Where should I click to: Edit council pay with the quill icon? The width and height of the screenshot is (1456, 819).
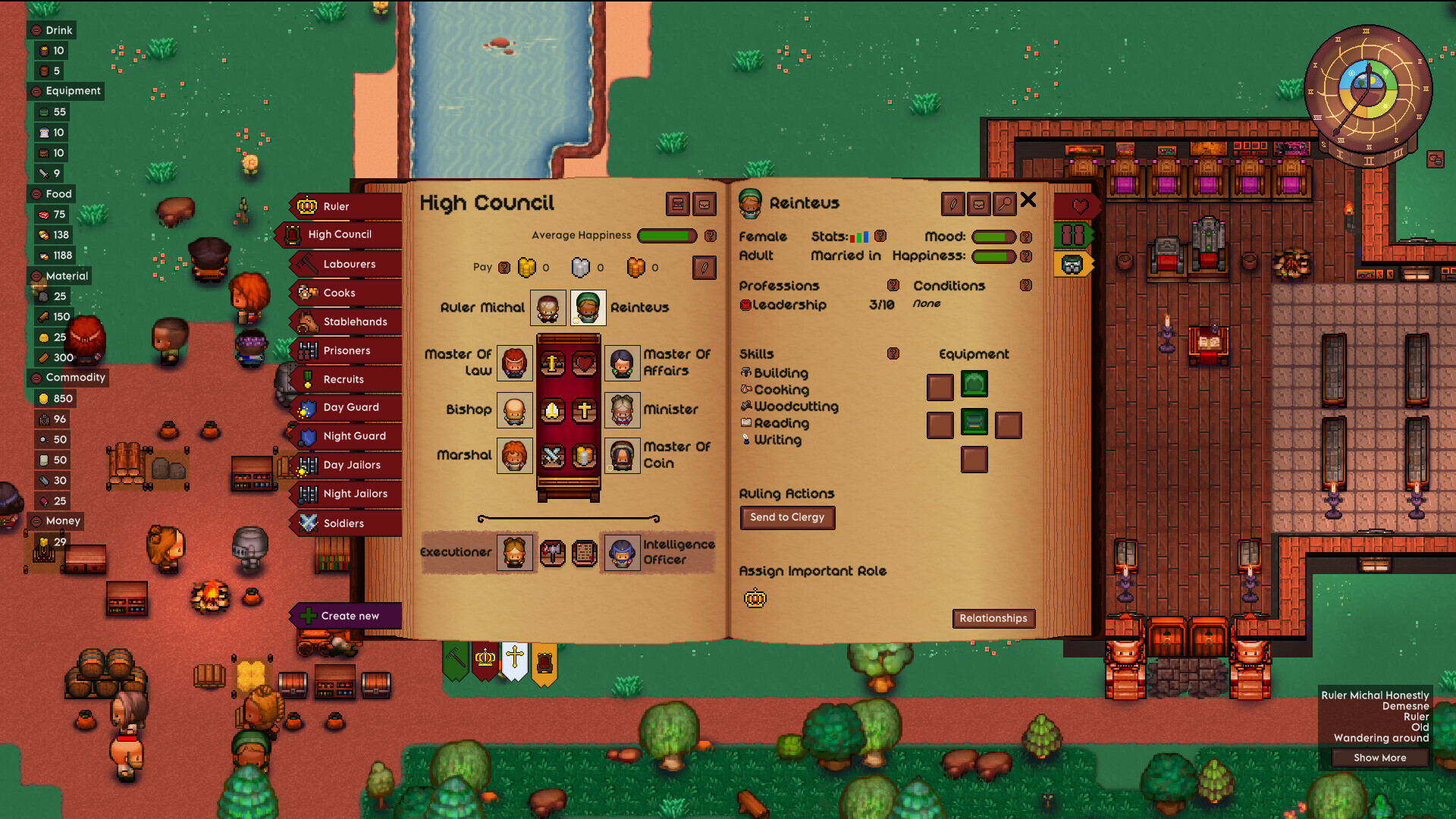(x=704, y=268)
